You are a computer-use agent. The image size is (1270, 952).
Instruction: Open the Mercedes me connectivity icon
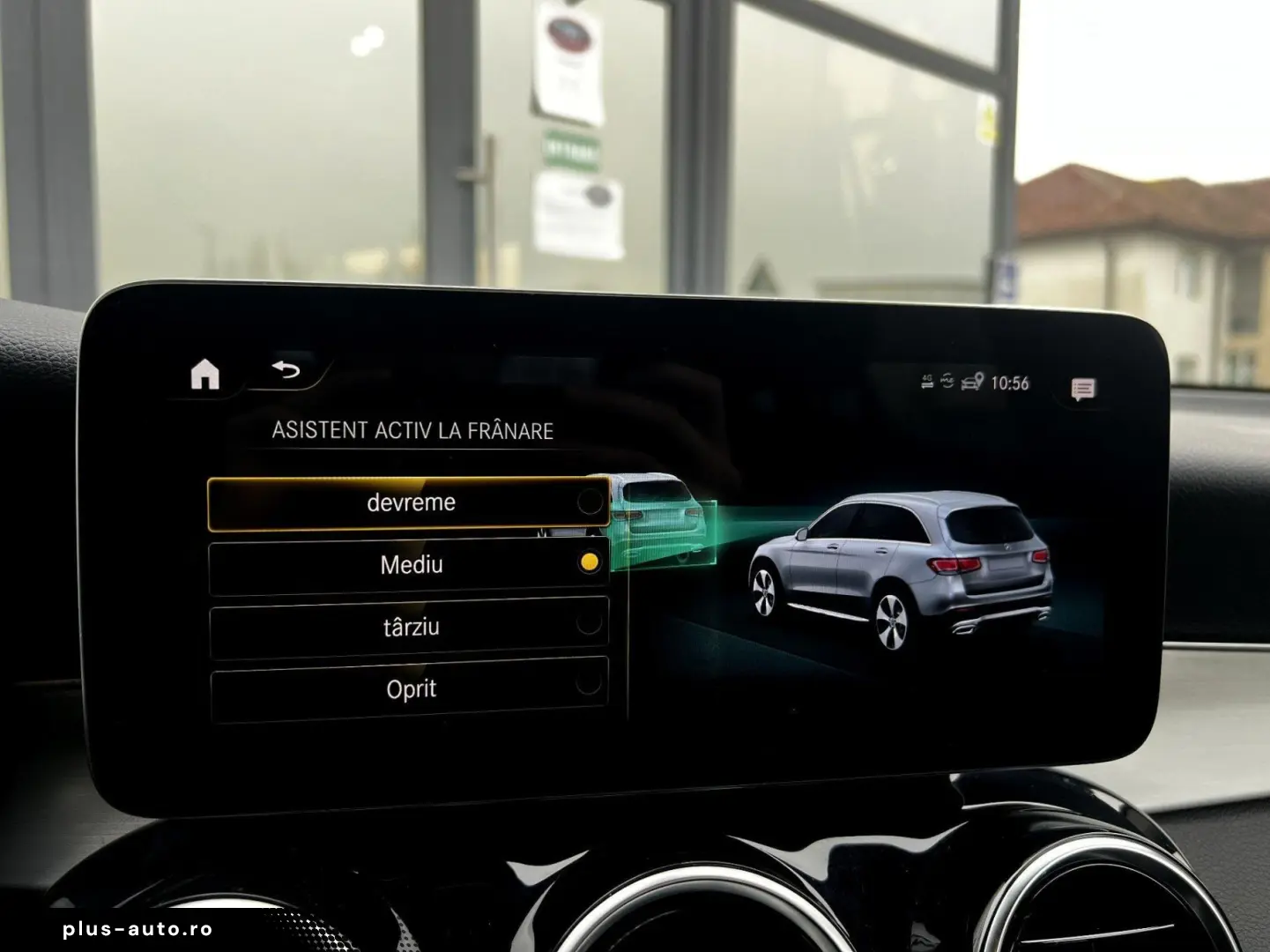click(x=947, y=380)
